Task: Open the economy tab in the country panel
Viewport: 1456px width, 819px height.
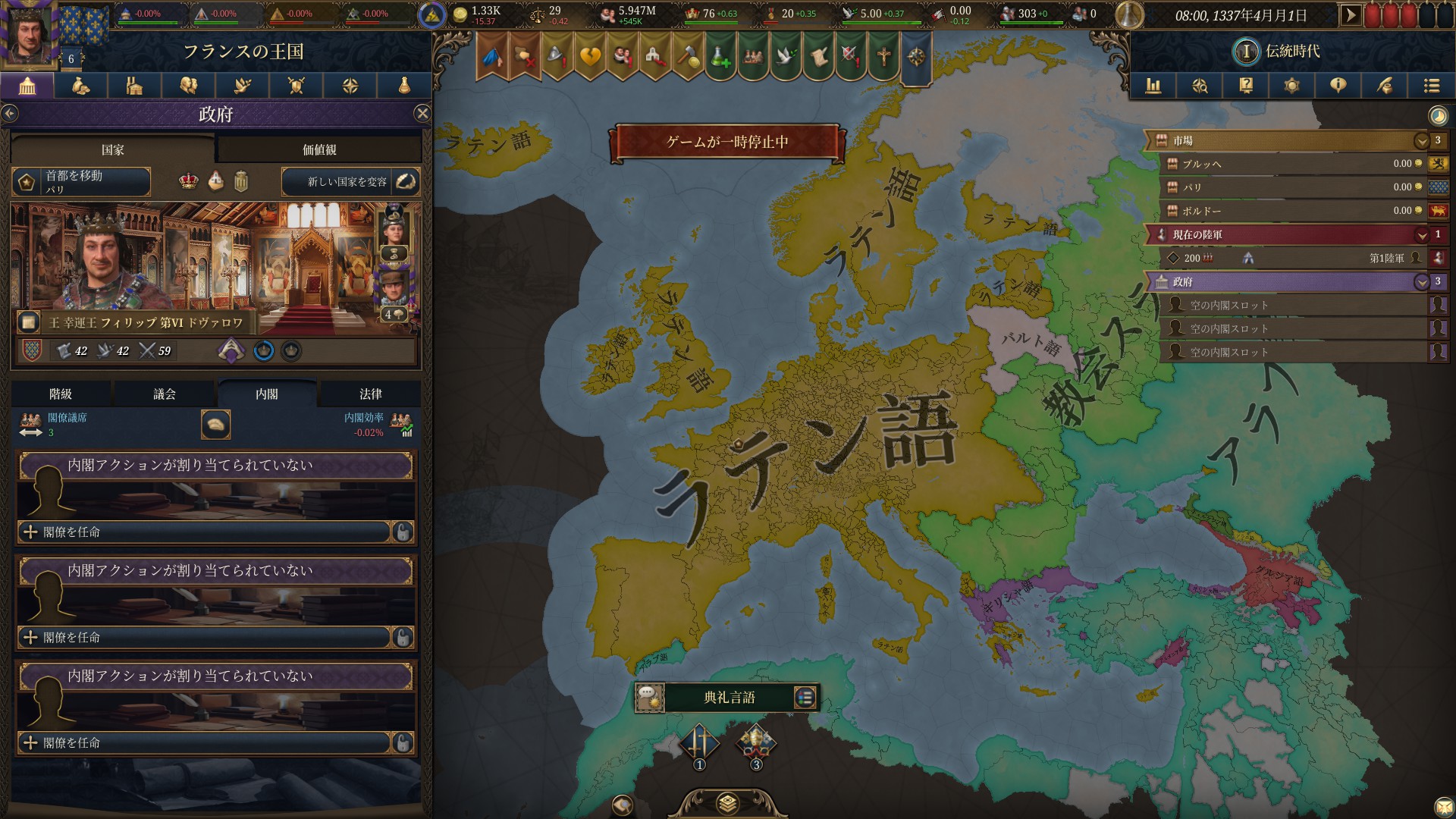Action: coord(81,86)
